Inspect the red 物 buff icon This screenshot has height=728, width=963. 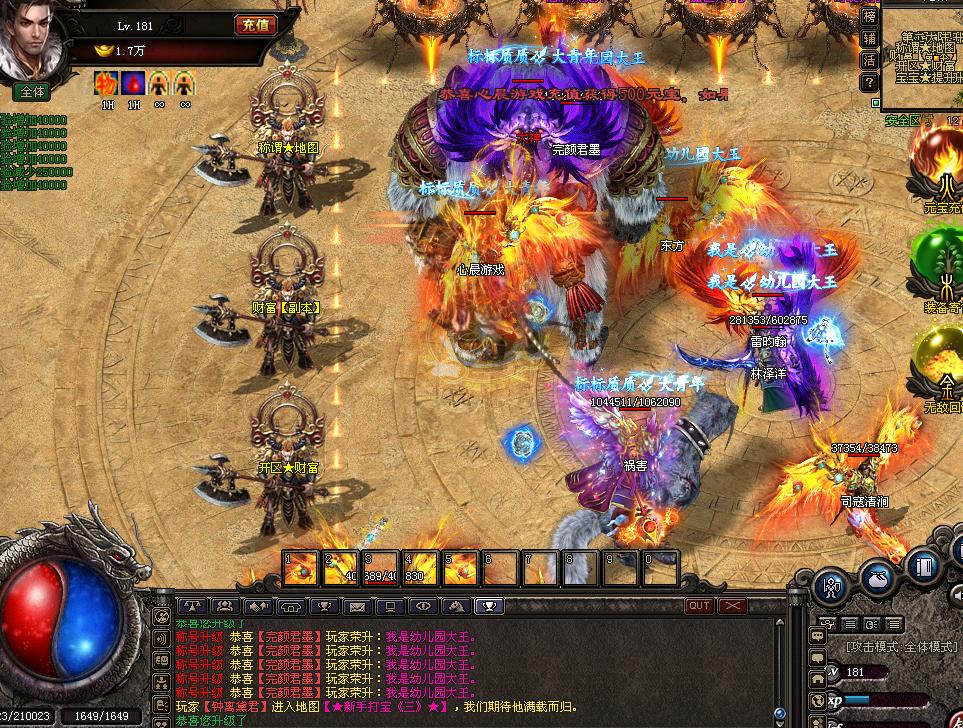pos(106,83)
